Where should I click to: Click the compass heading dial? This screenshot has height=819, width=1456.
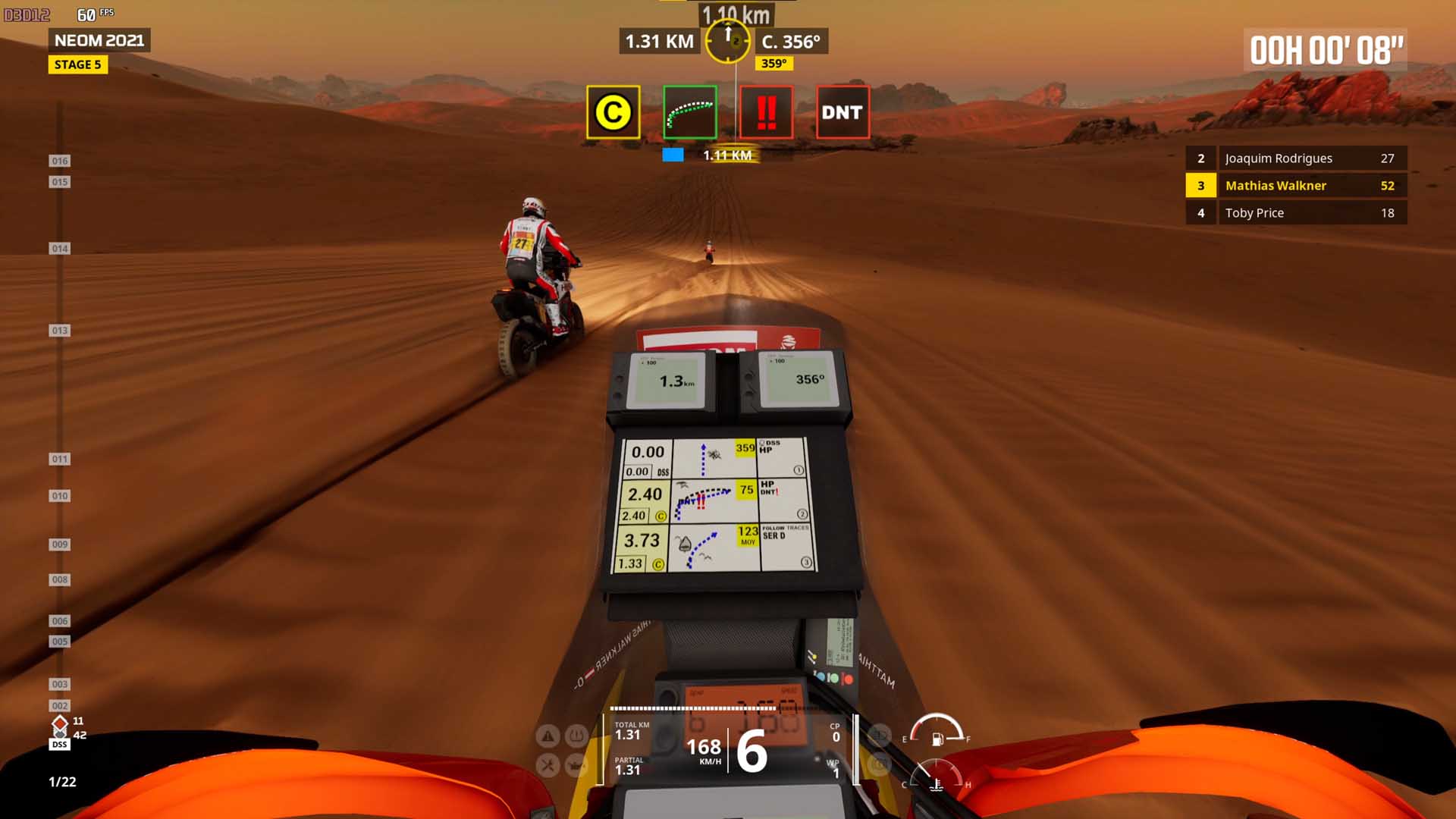click(x=727, y=41)
